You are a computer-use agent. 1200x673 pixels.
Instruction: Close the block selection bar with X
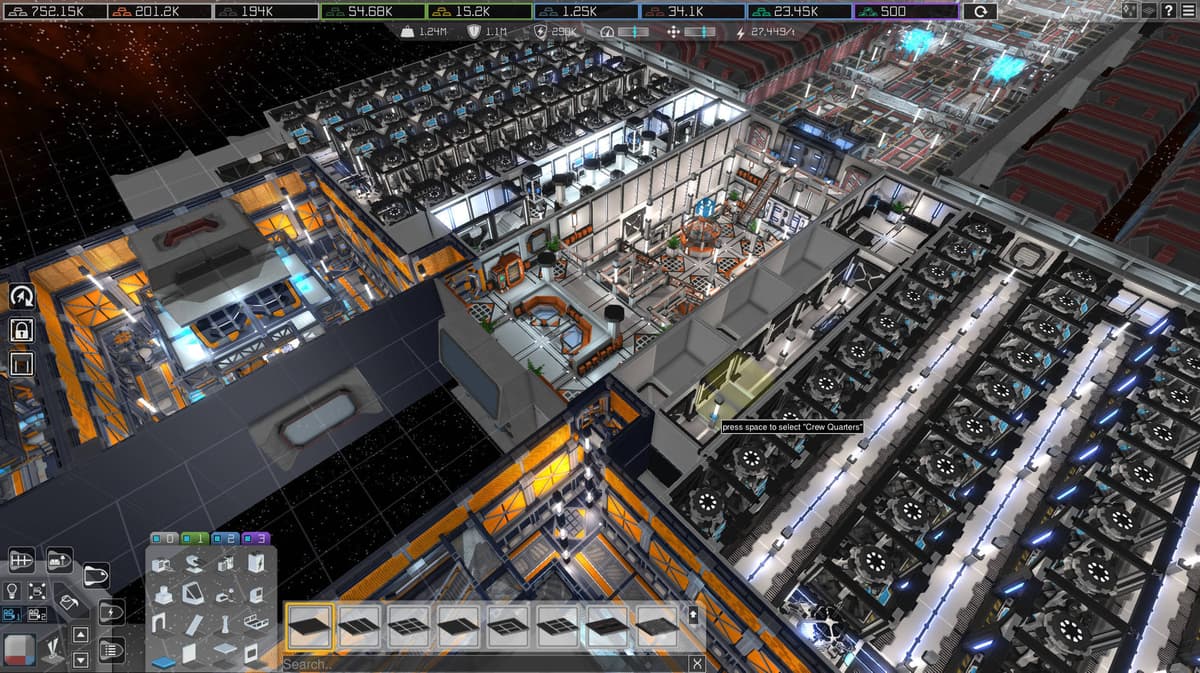[x=697, y=664]
